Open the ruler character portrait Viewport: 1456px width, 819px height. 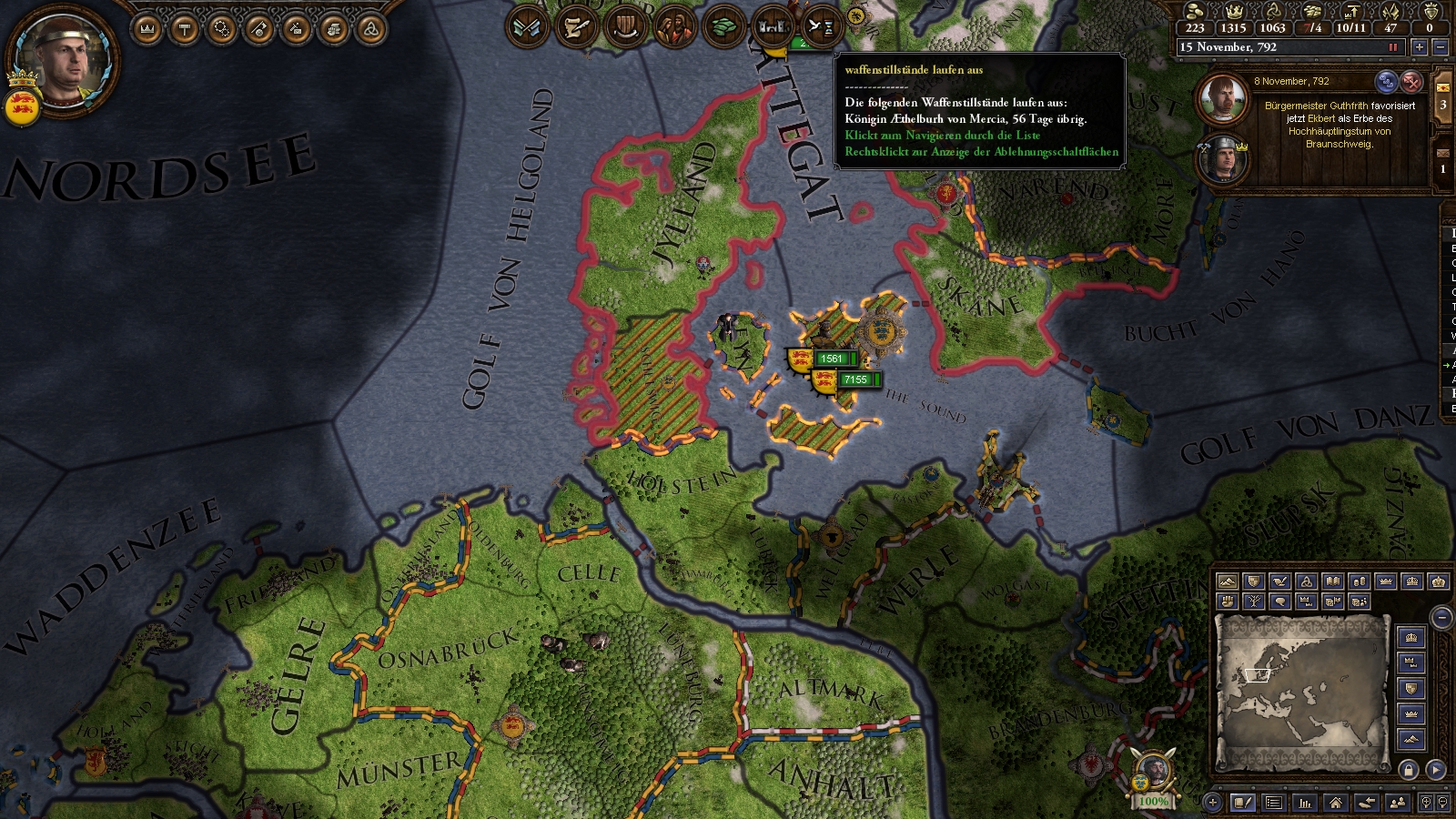[62, 59]
